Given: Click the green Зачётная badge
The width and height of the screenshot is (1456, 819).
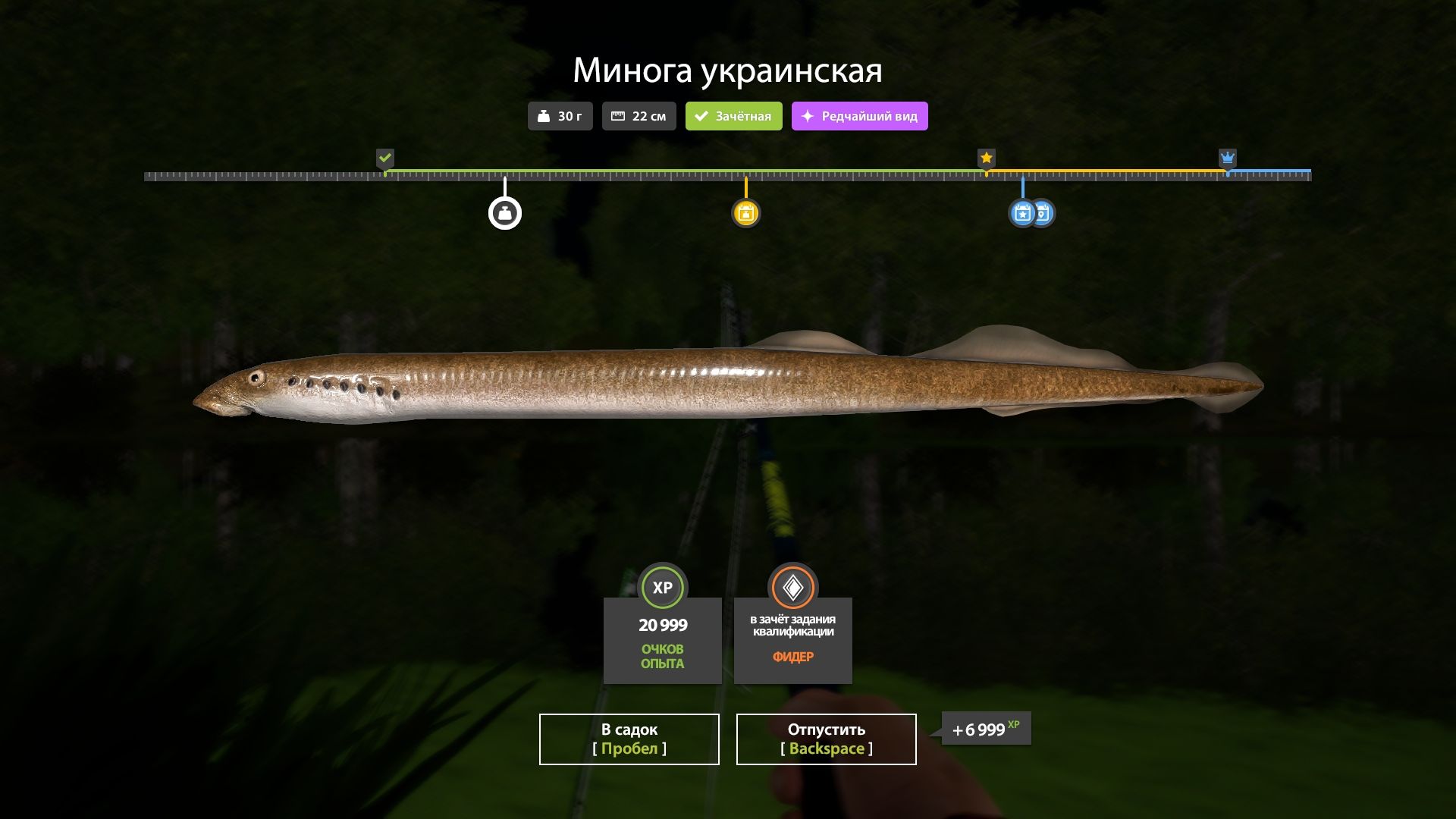Looking at the screenshot, I should [x=733, y=116].
